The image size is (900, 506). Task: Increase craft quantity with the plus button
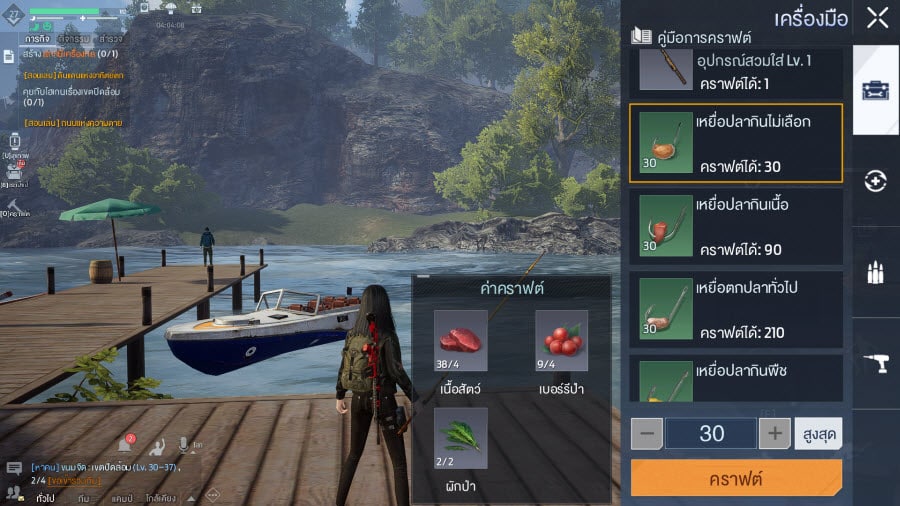774,433
